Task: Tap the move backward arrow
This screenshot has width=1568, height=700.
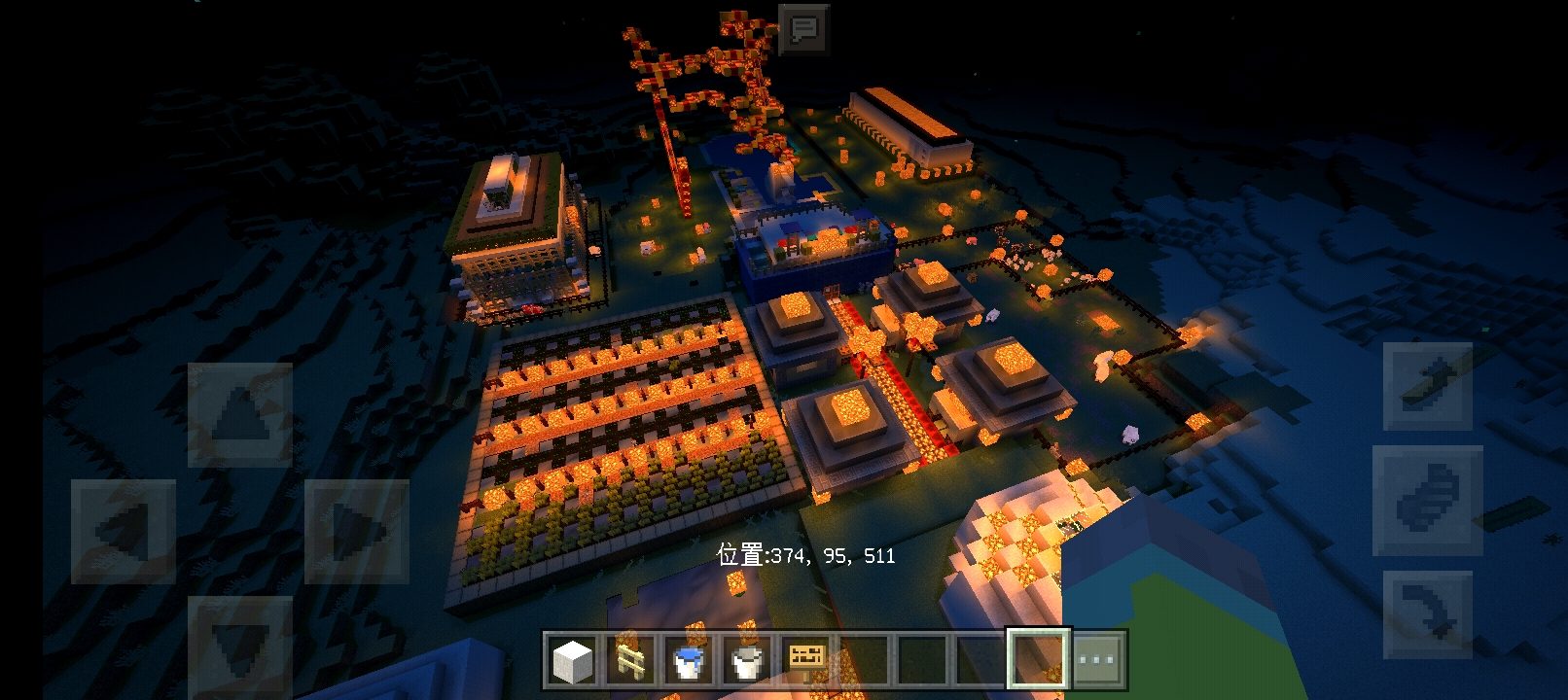Action: (239, 646)
